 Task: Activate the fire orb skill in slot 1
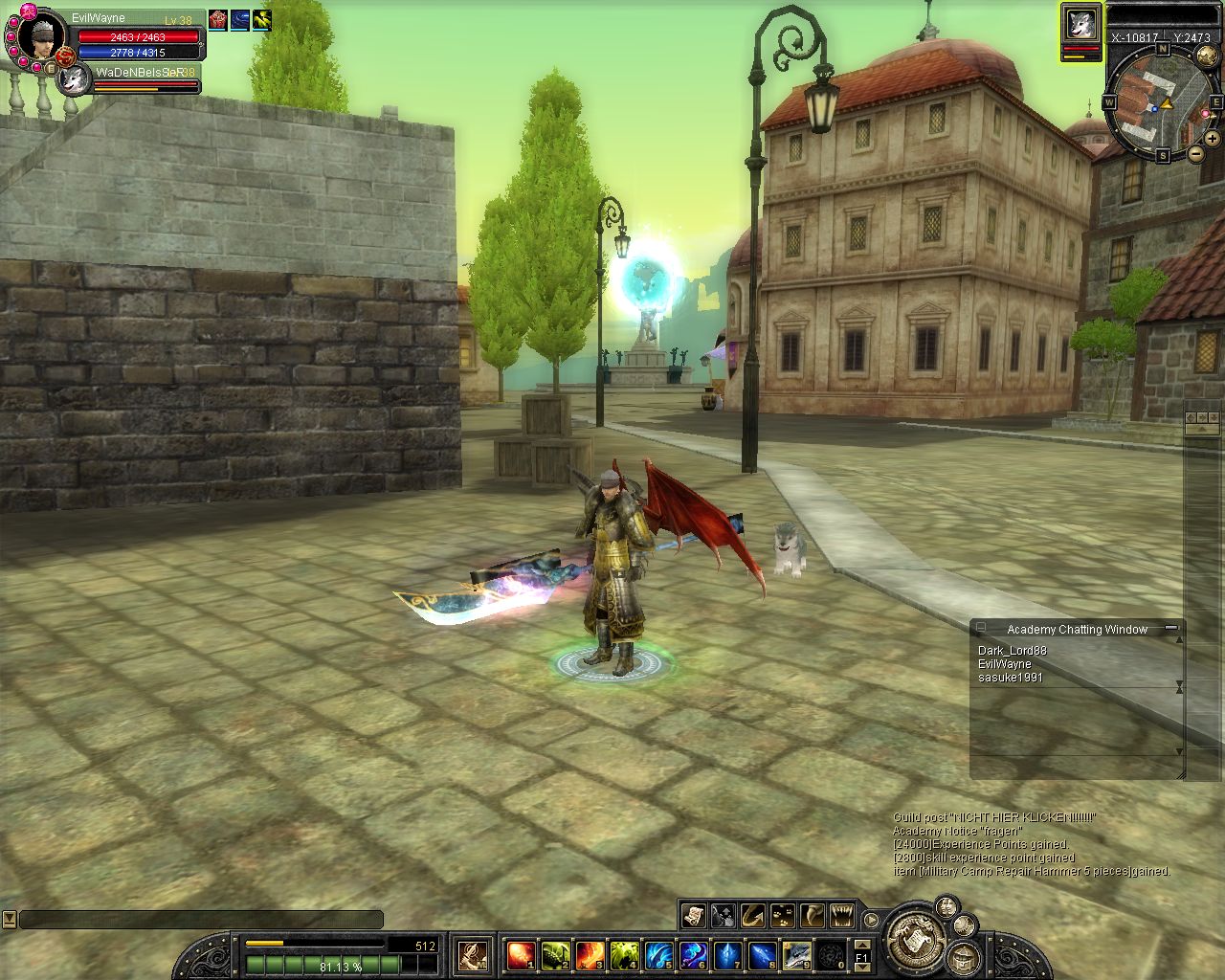click(x=521, y=954)
